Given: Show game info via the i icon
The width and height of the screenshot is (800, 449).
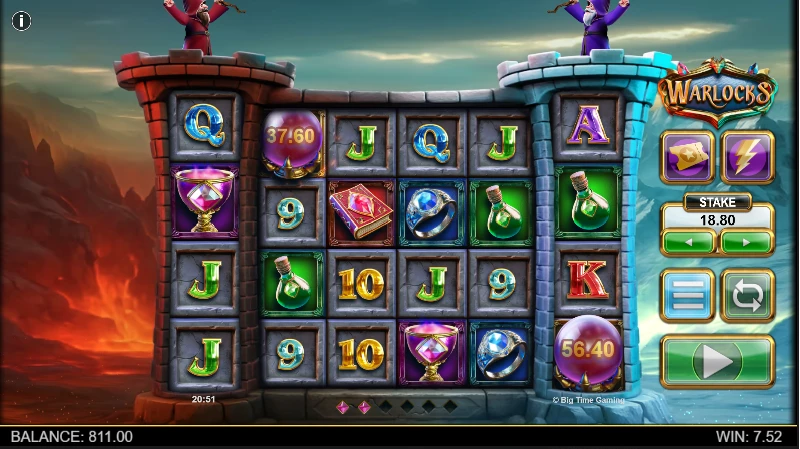Looking at the screenshot, I should 21,21.
